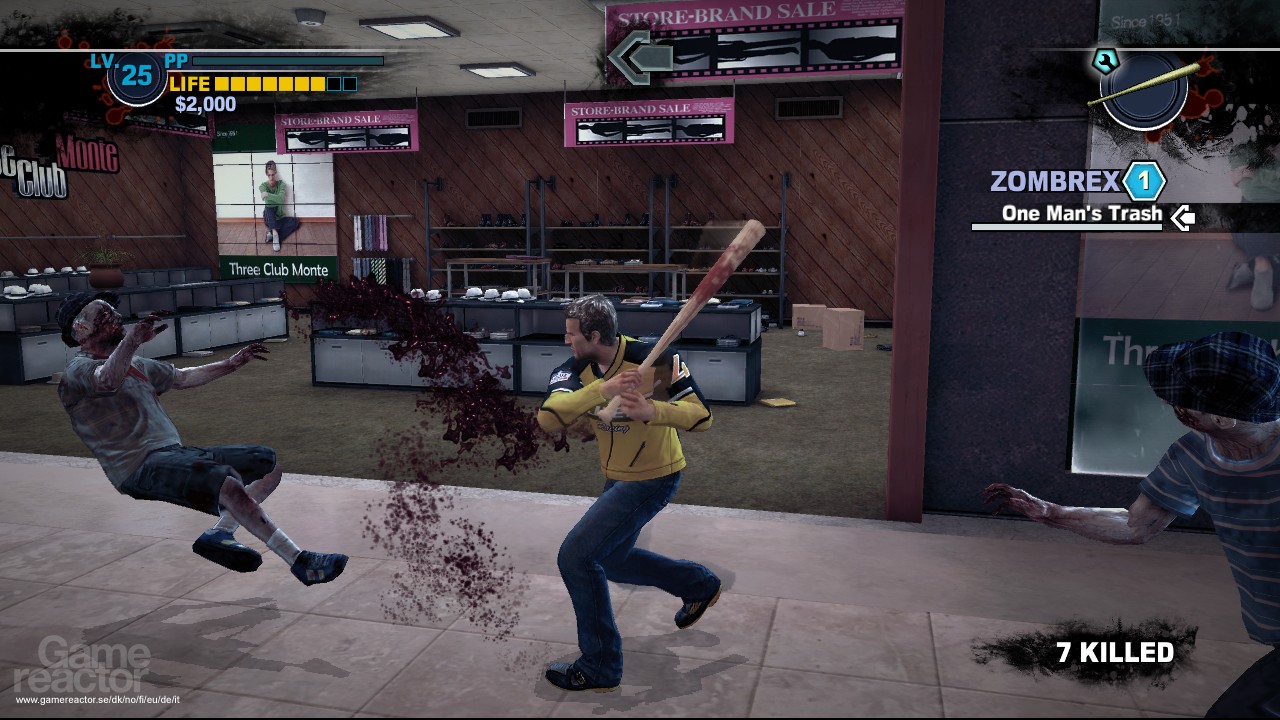Click the yellow LIFE meter
The width and height of the screenshot is (1280, 720).
270,83
